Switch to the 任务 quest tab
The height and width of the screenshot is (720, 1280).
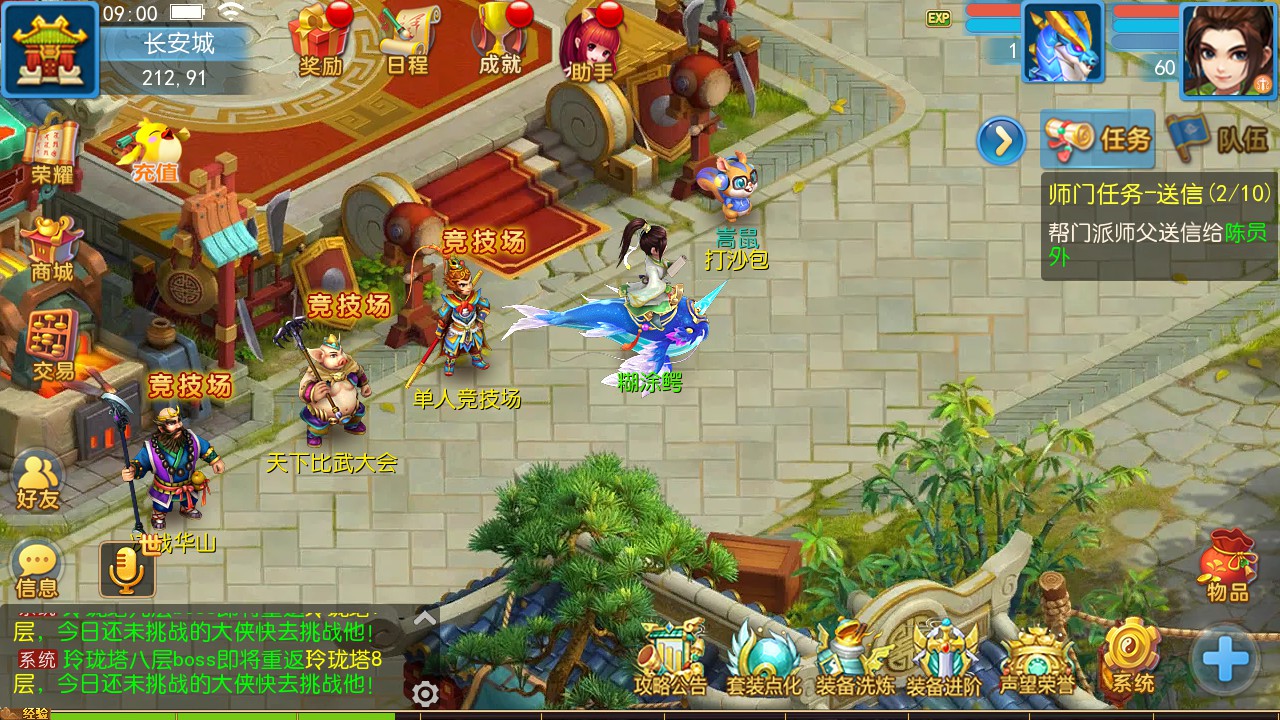[x=1099, y=139]
